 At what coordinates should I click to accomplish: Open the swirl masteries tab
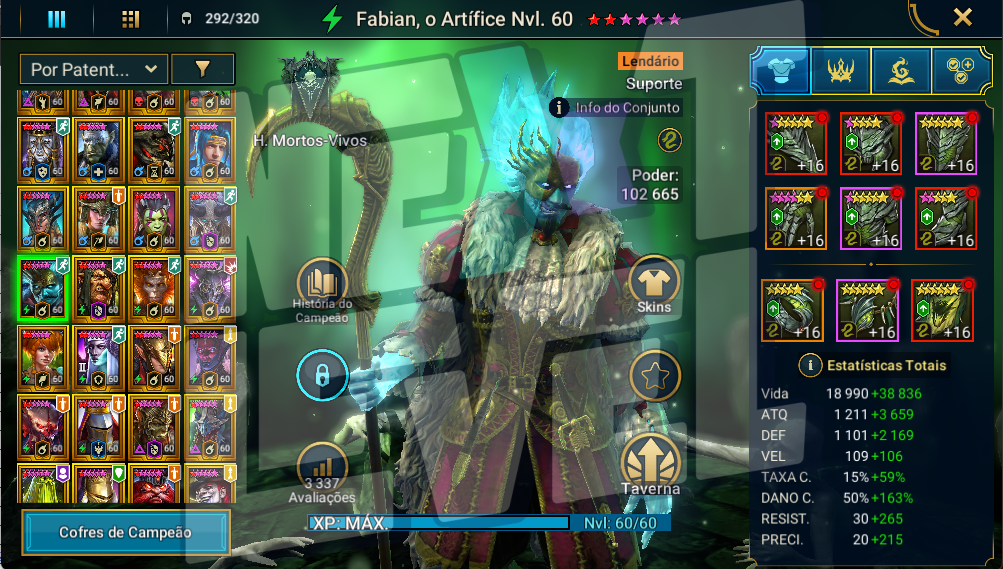(901, 70)
